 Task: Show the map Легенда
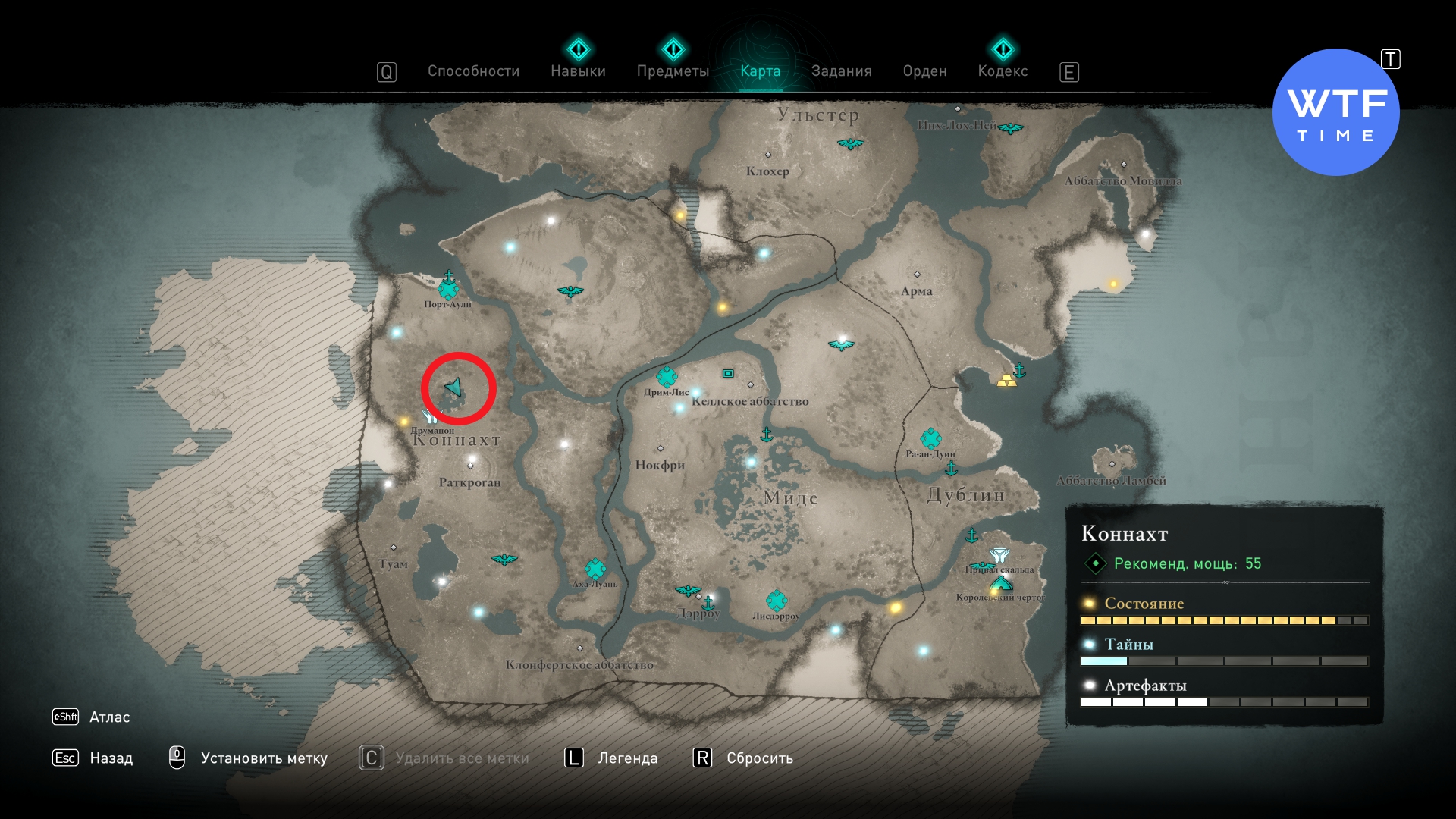click(627, 758)
